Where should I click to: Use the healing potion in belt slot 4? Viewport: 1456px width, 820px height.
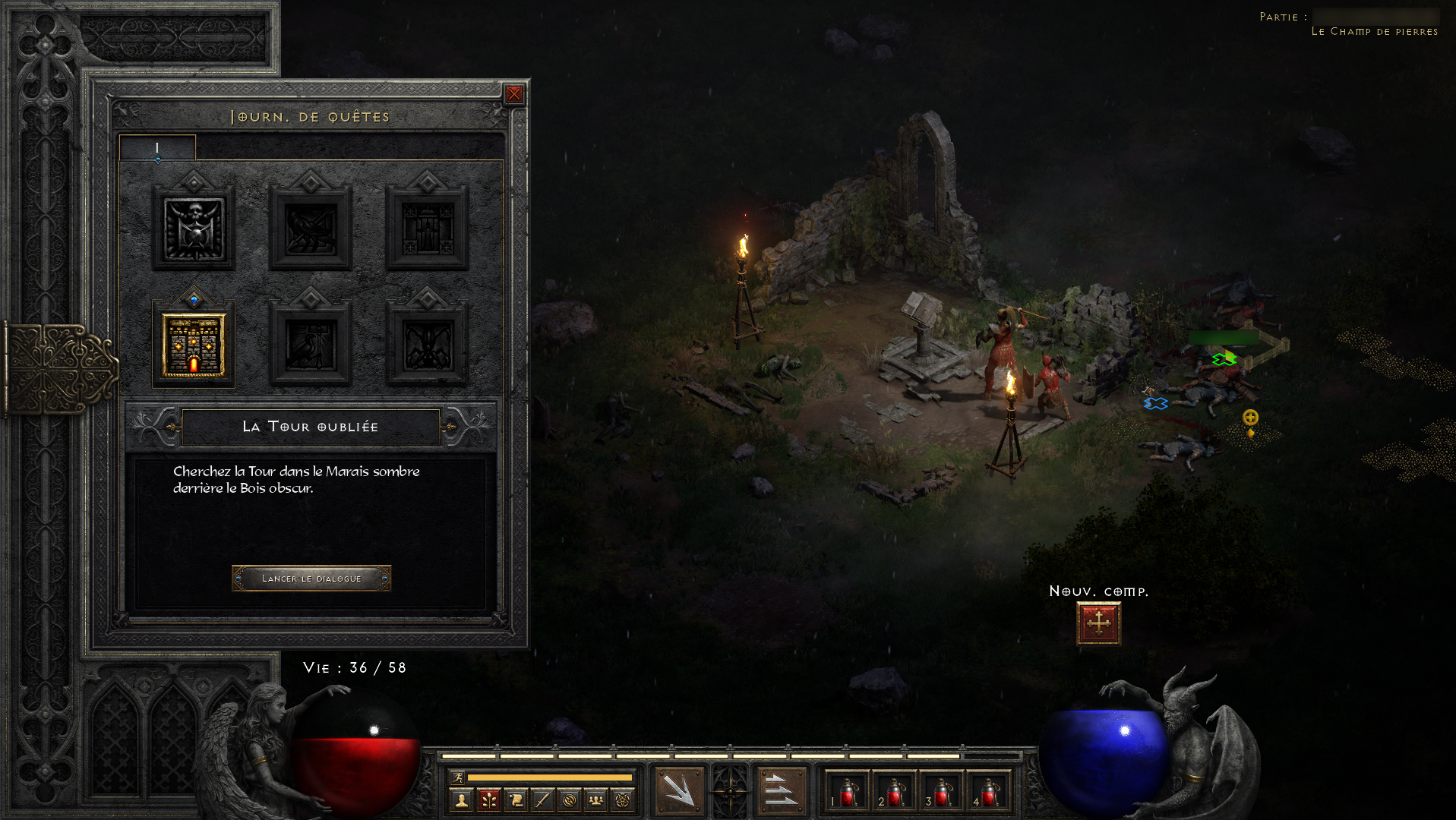click(989, 792)
